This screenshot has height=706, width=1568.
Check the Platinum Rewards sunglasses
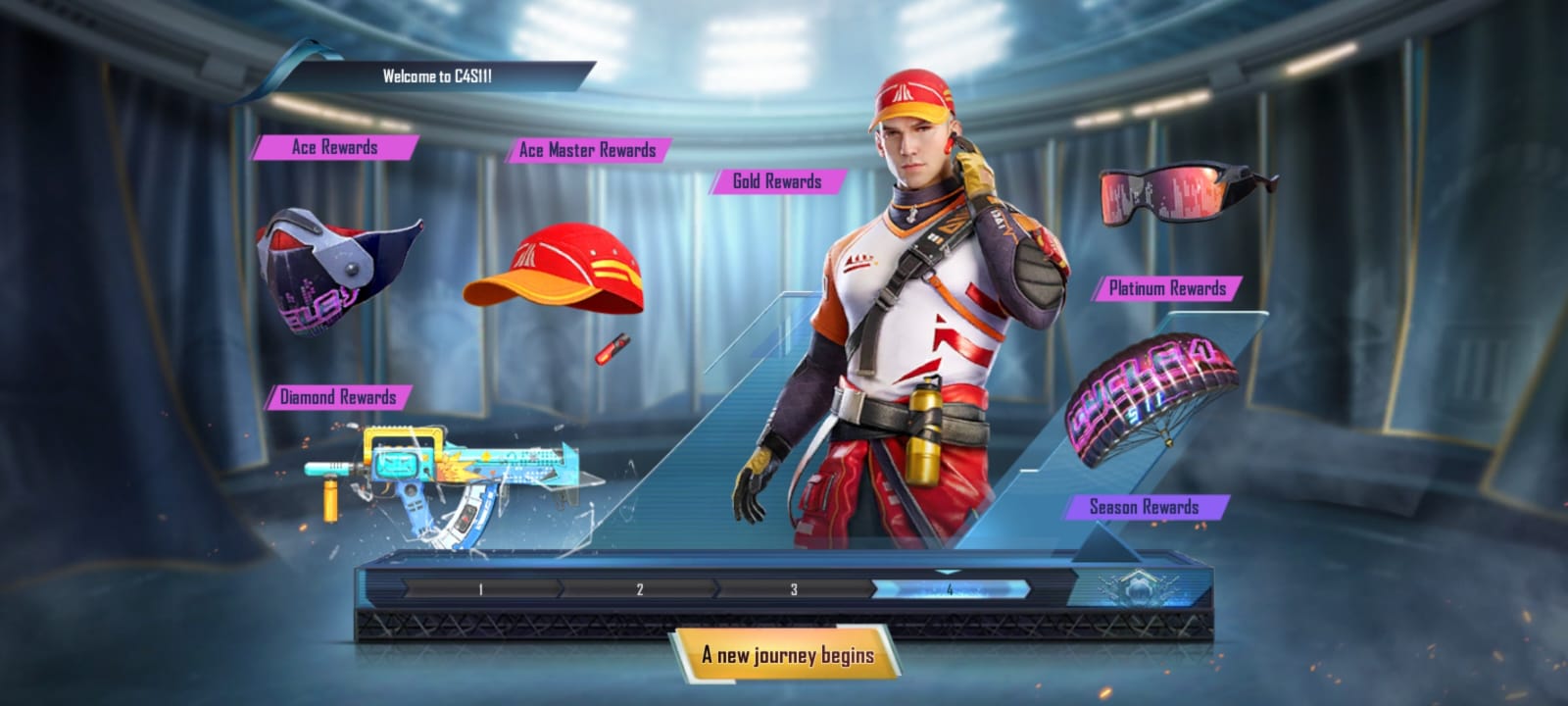(1183, 192)
